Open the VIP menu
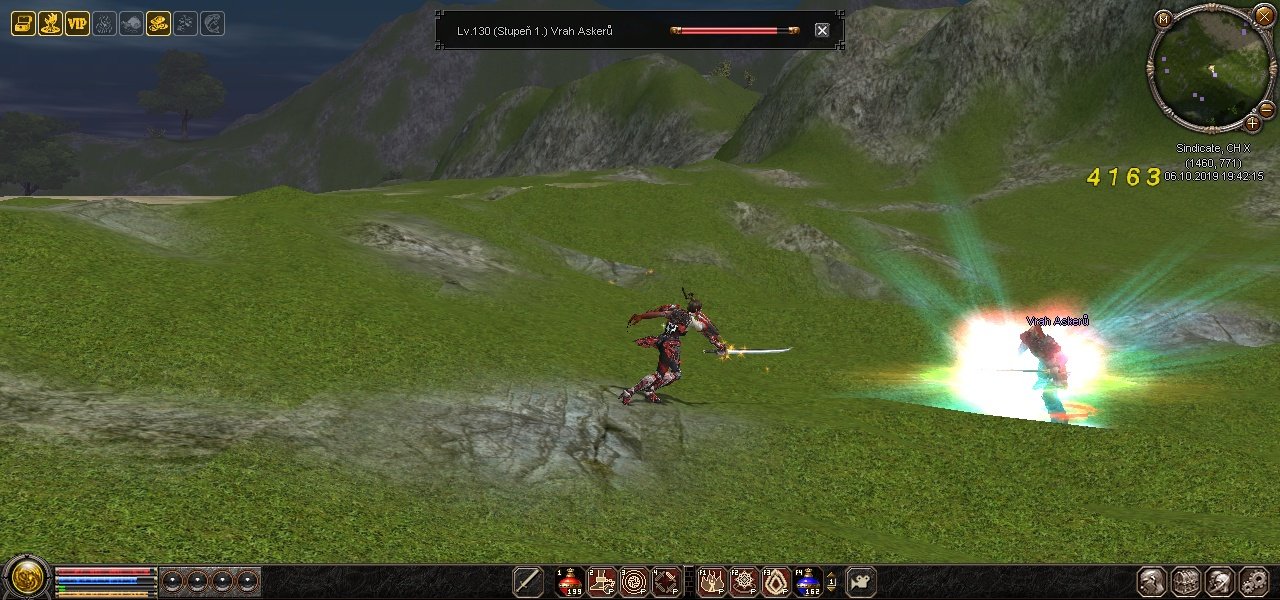 77,24
